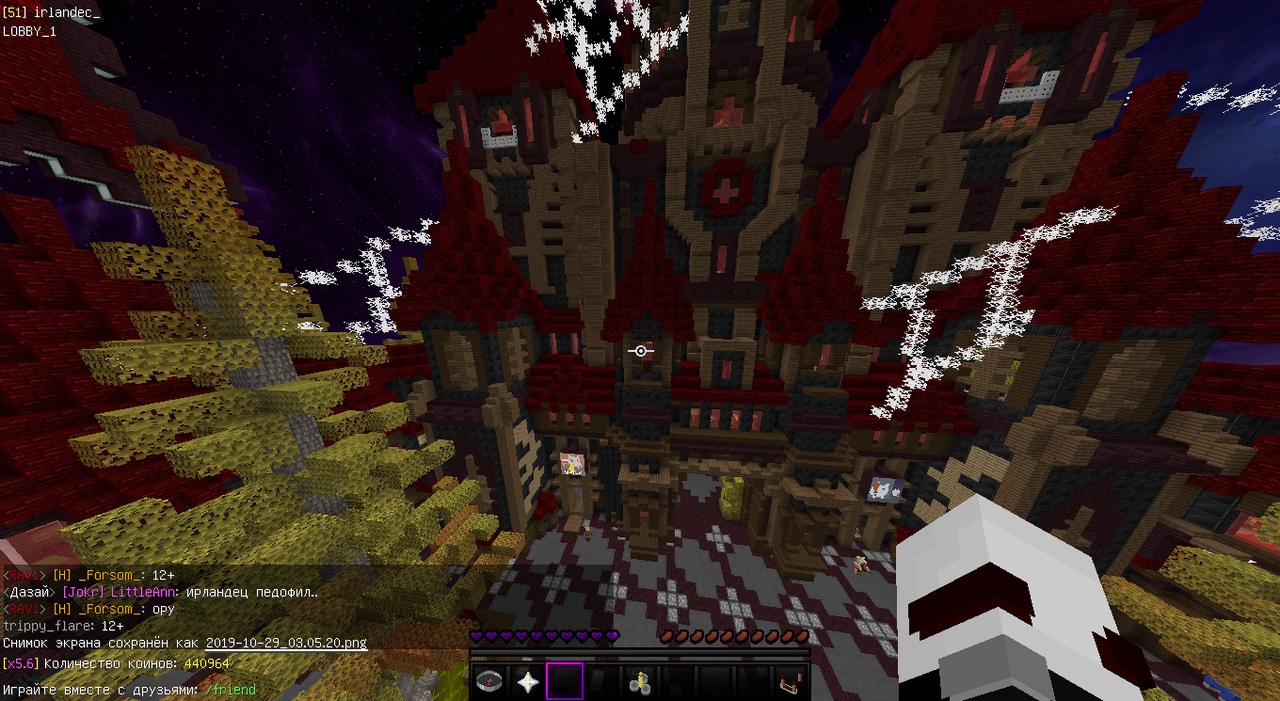
Task: Click the green /friend command in chat
Action: [x=230, y=690]
